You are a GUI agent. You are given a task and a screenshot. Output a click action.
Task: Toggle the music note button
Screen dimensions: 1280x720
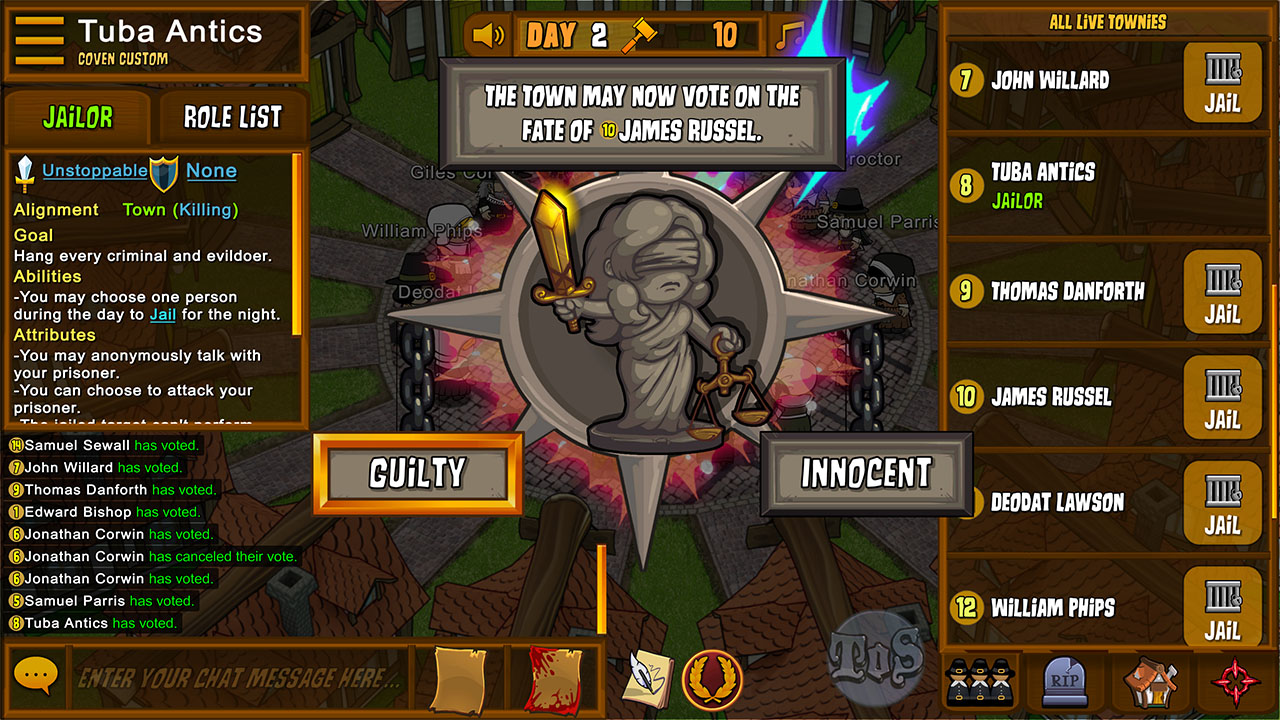coord(790,36)
